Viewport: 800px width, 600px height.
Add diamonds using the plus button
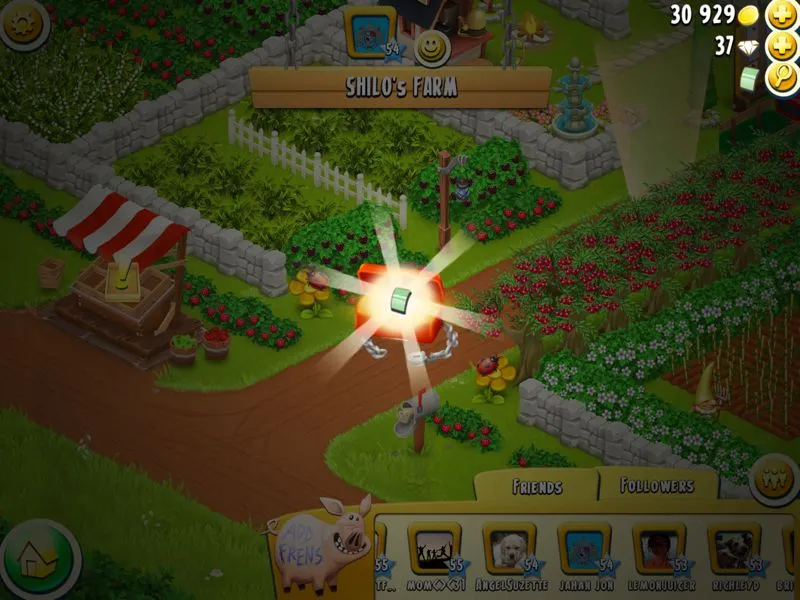pyautogui.click(x=780, y=47)
